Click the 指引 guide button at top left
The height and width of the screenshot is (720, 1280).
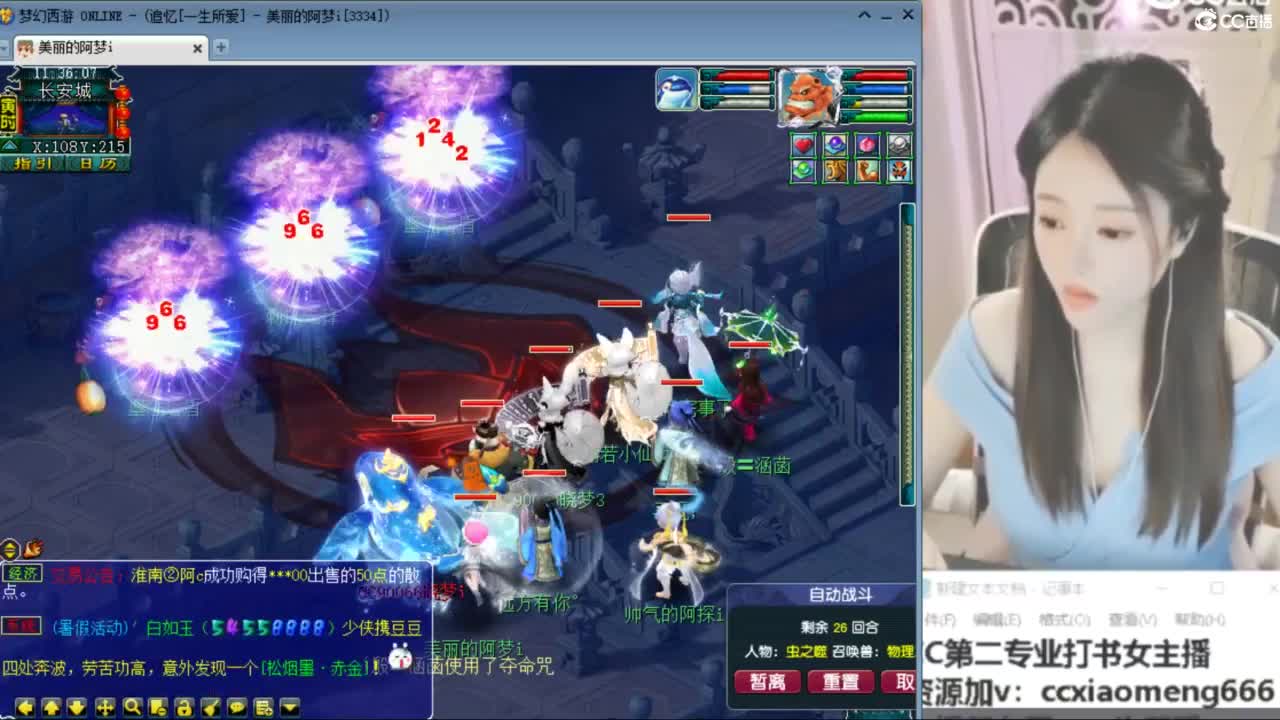click(30, 166)
